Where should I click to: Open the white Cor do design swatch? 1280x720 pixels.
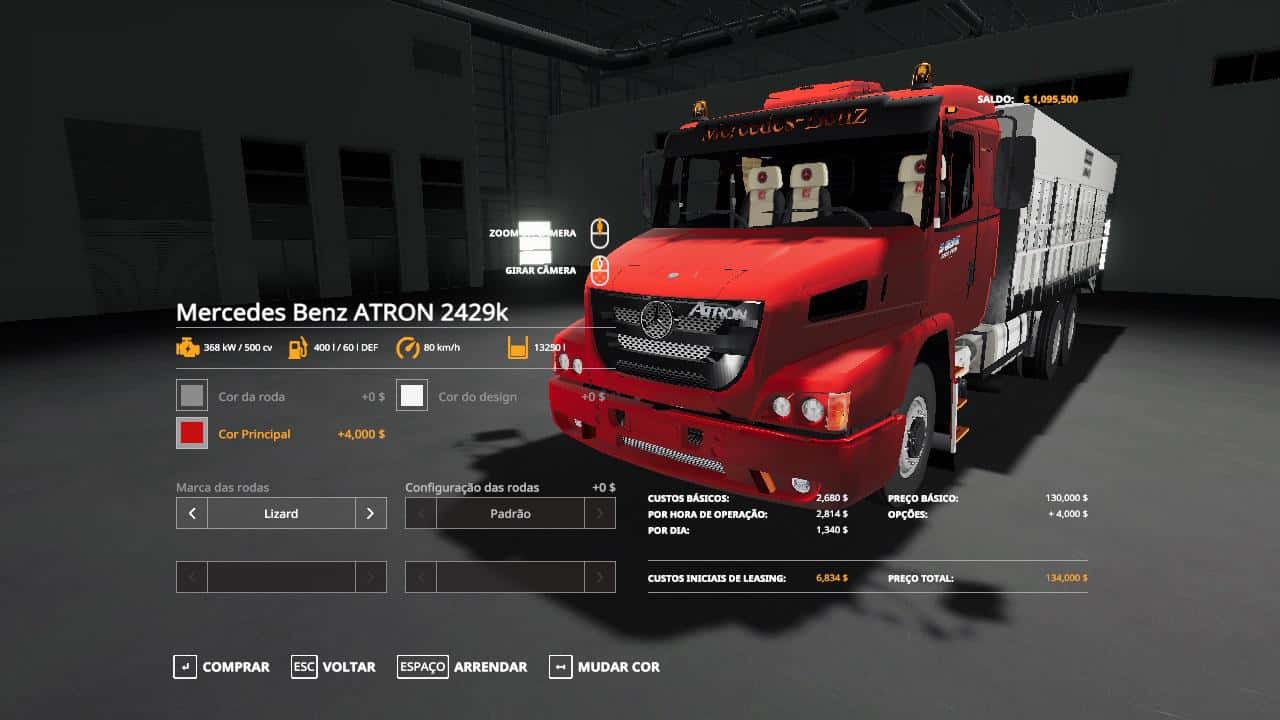pos(412,396)
